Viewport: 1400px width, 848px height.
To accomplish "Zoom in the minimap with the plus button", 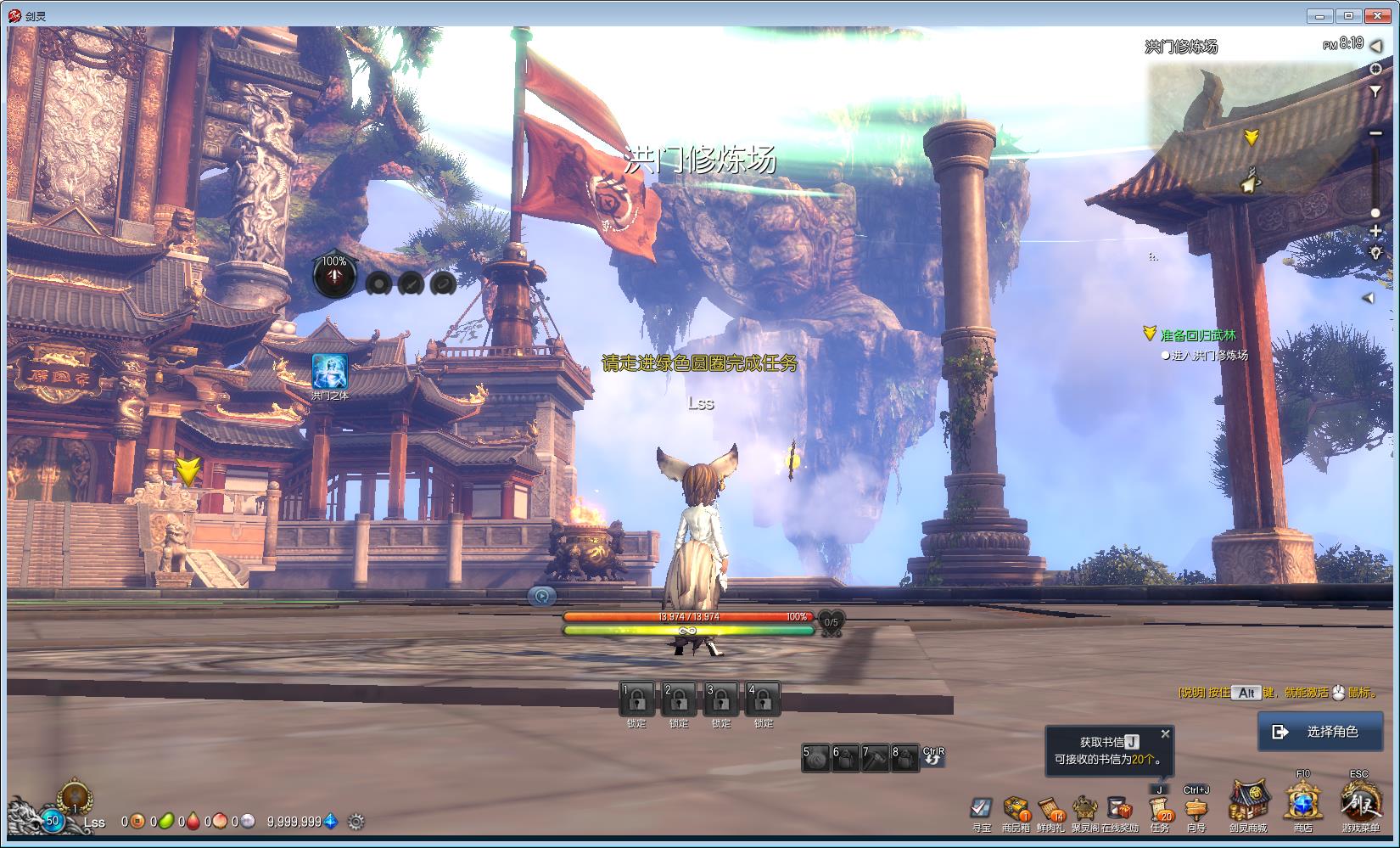I will coord(1375,232).
